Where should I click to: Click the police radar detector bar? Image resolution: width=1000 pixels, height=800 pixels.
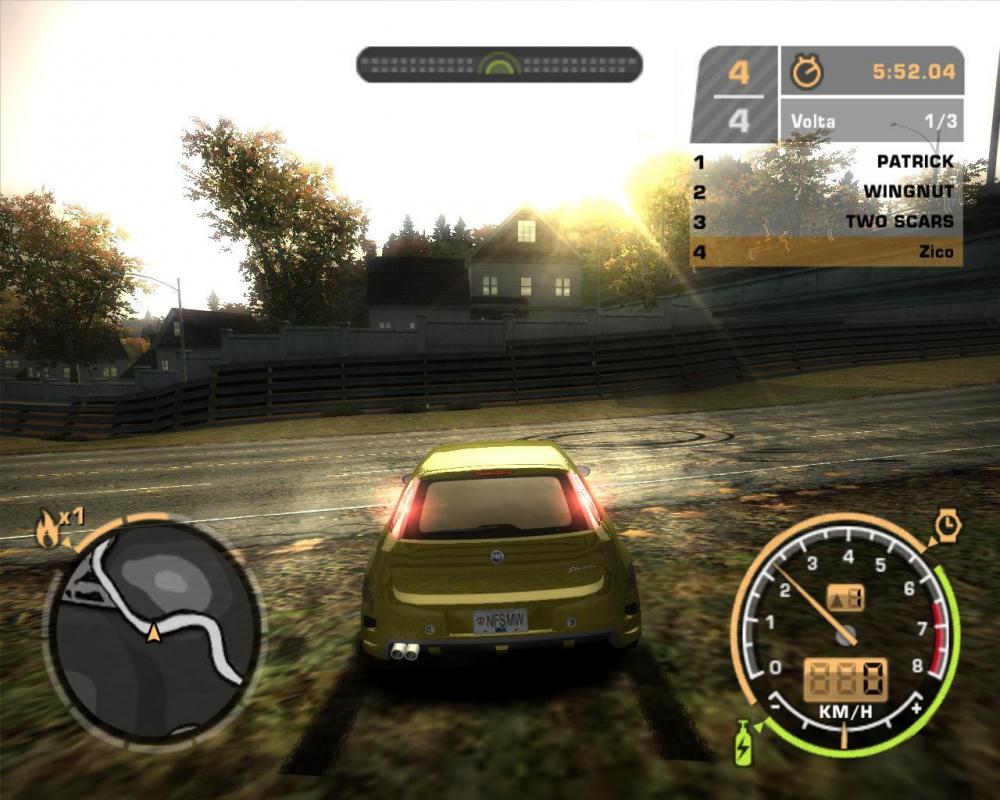499,65
